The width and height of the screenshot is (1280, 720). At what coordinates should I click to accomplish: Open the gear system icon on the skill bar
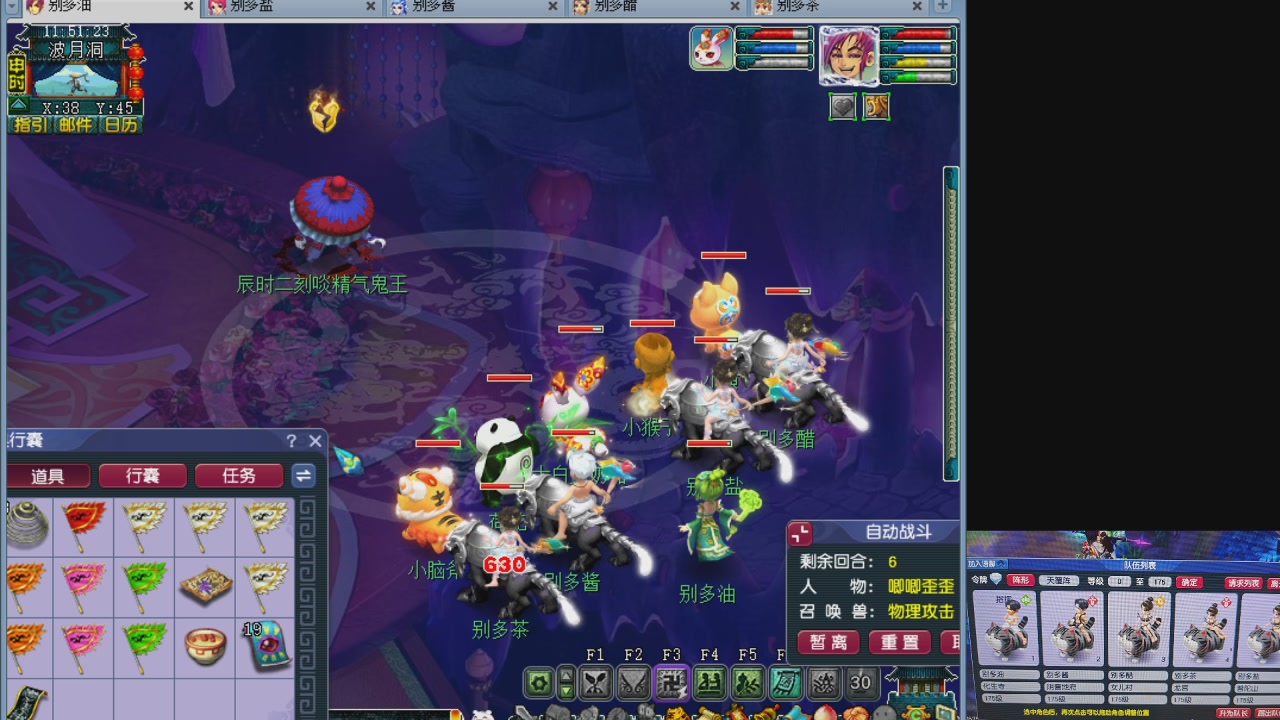tap(537, 682)
